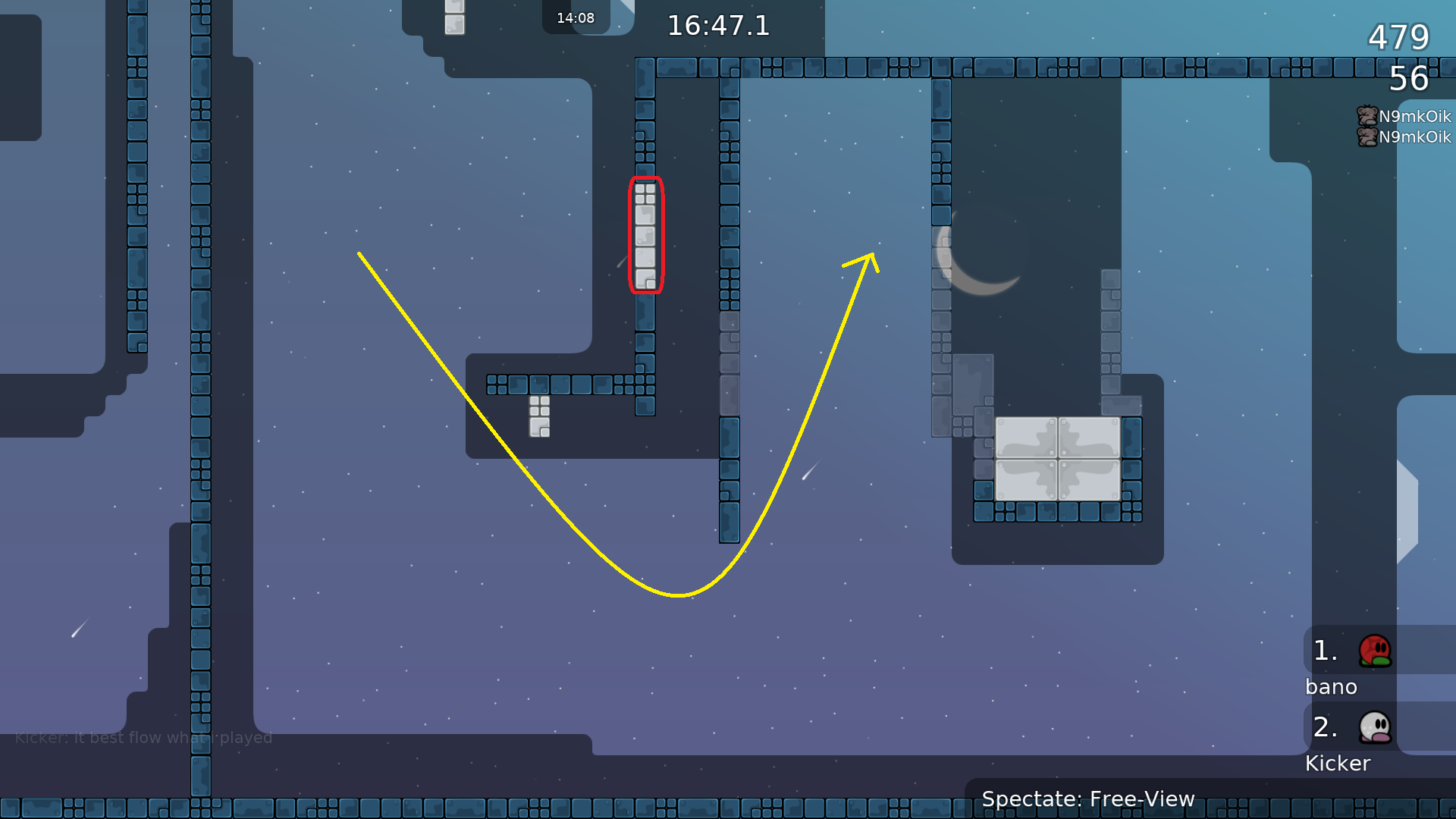Click the 56 counter below the score
The height and width of the screenshot is (819, 1456).
click(1410, 80)
